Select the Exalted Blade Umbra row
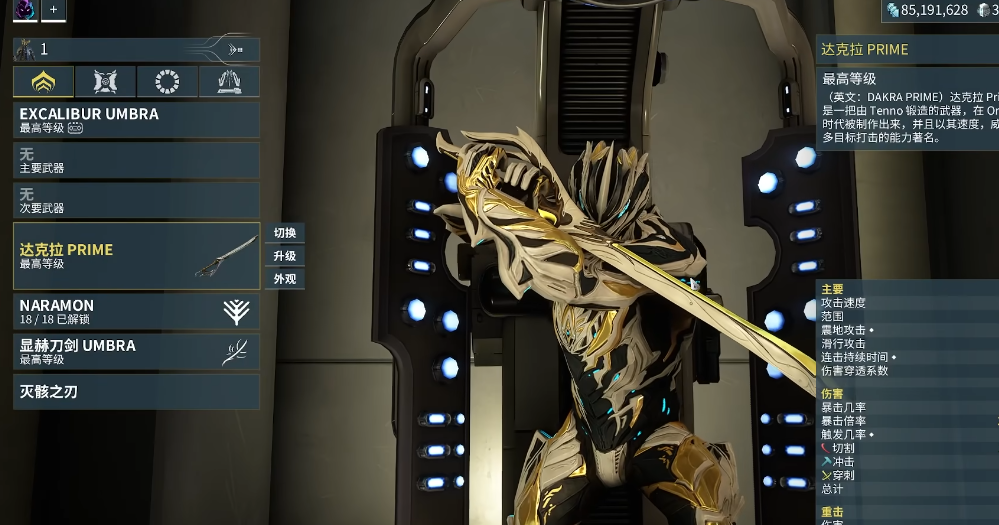Viewport: 999px width, 525px height. click(x=136, y=351)
